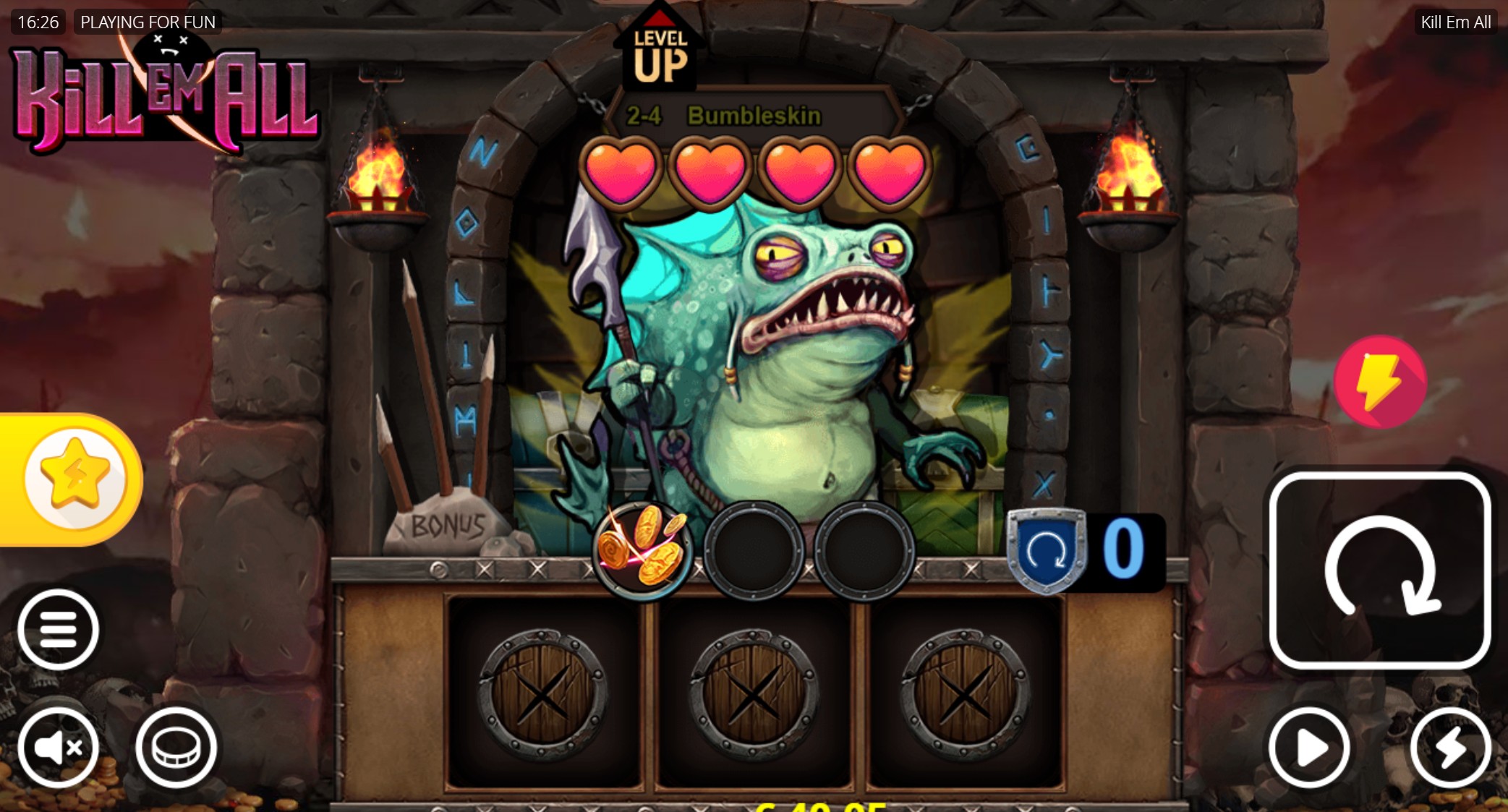Activate the red lightning bolt boost button
The width and height of the screenshot is (1508, 812).
pos(1380,381)
